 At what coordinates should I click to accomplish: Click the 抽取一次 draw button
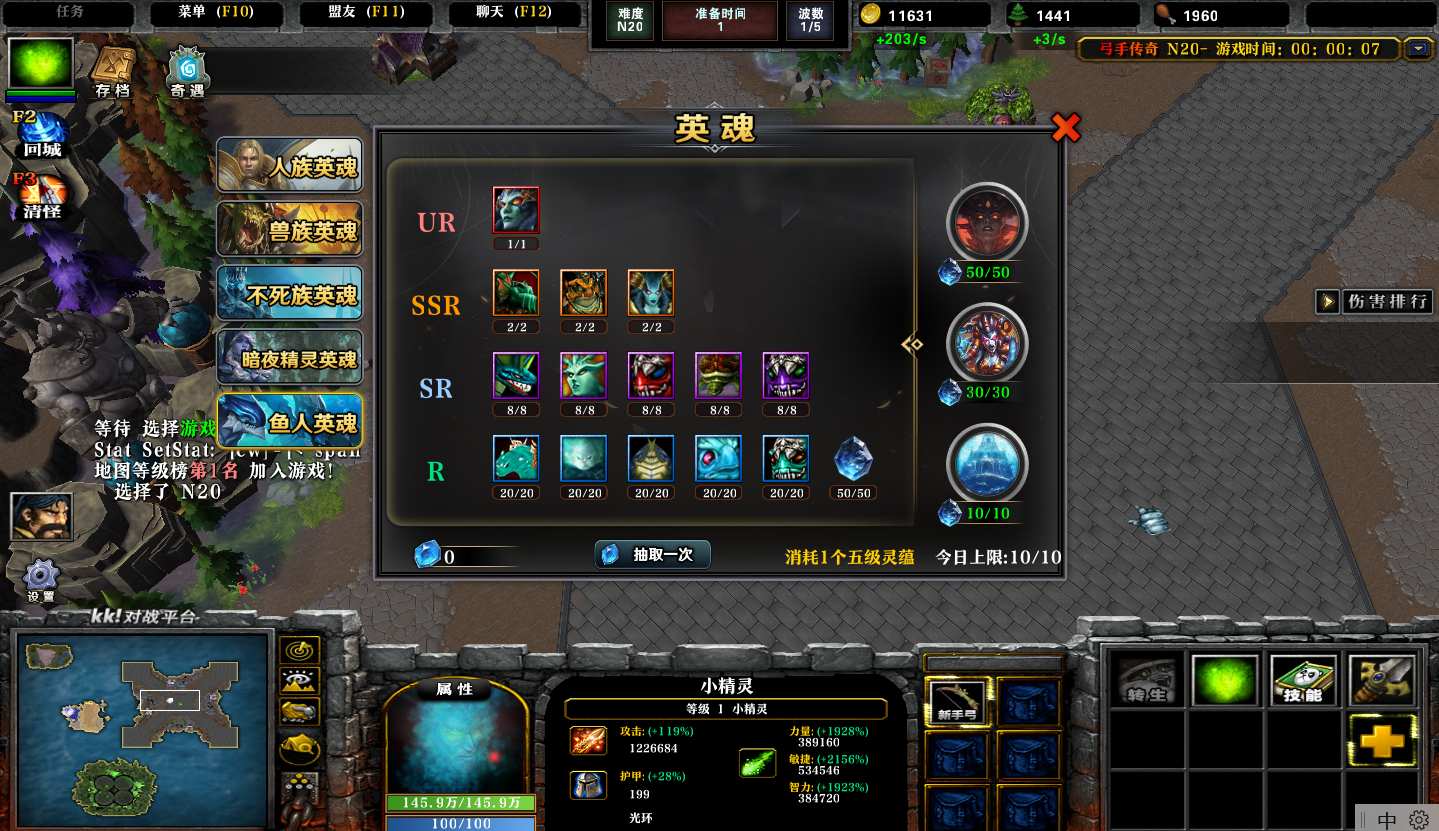(652, 555)
